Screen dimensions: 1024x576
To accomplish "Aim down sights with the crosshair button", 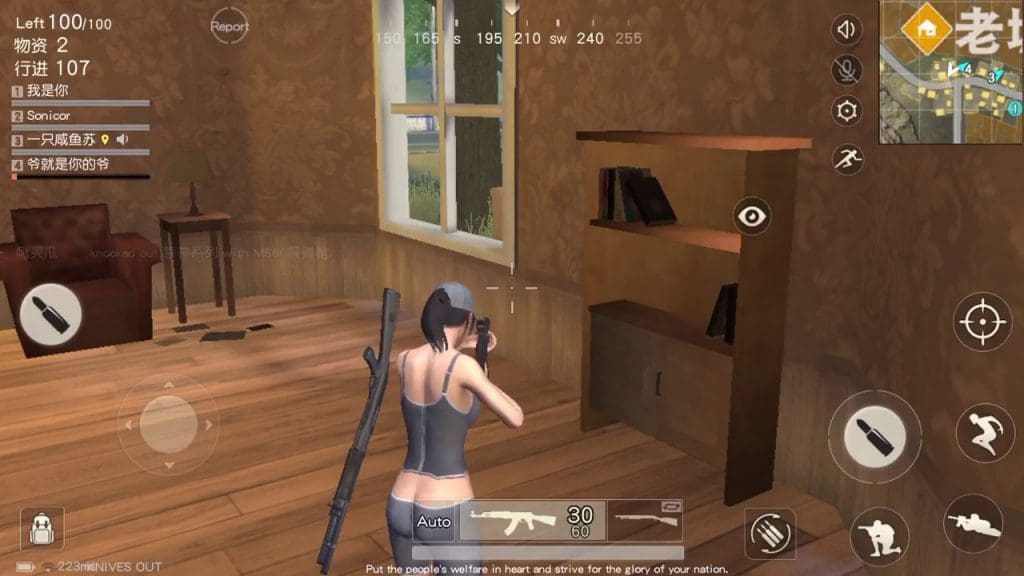I will pos(980,322).
